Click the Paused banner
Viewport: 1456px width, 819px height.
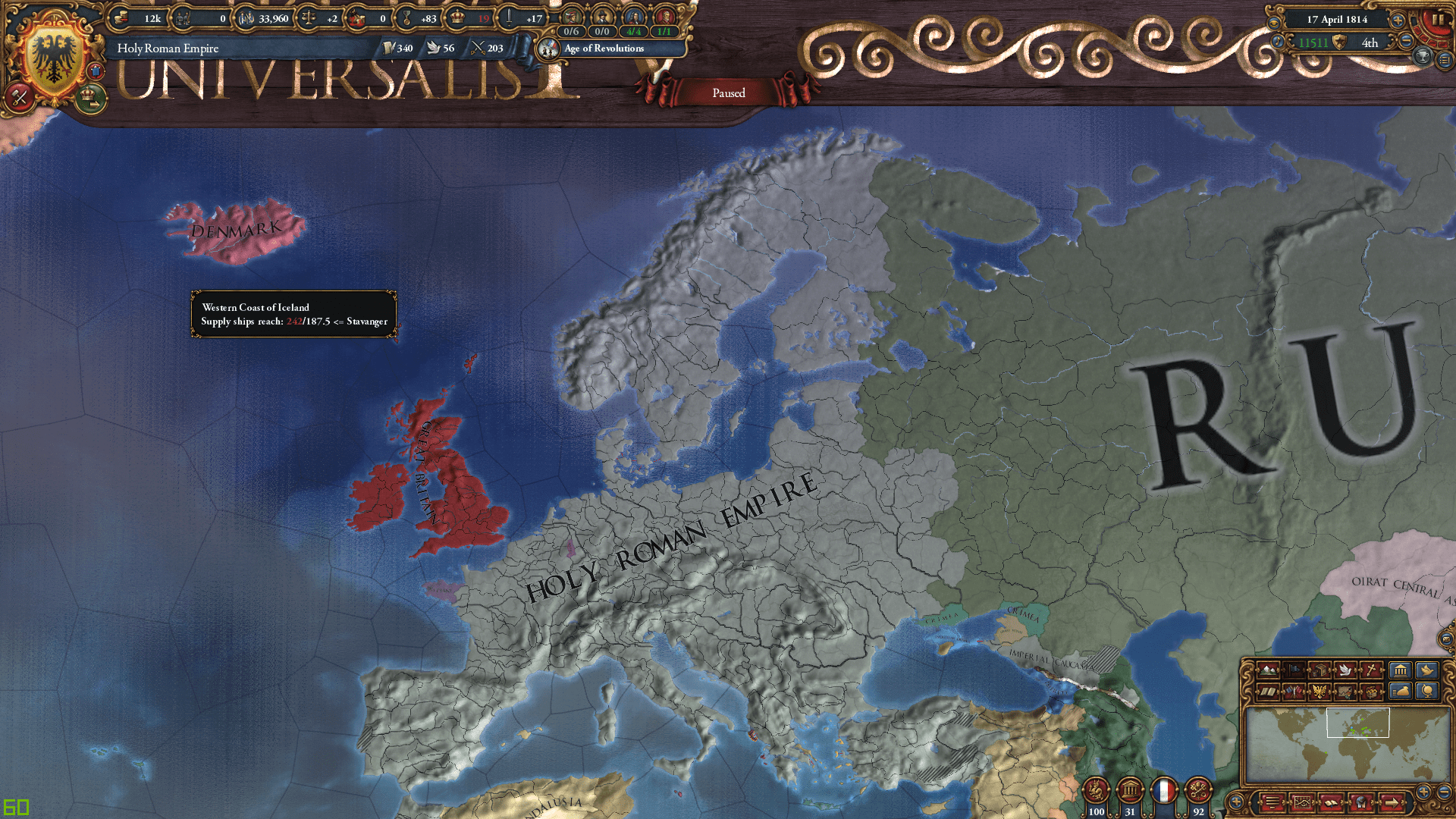click(x=728, y=93)
